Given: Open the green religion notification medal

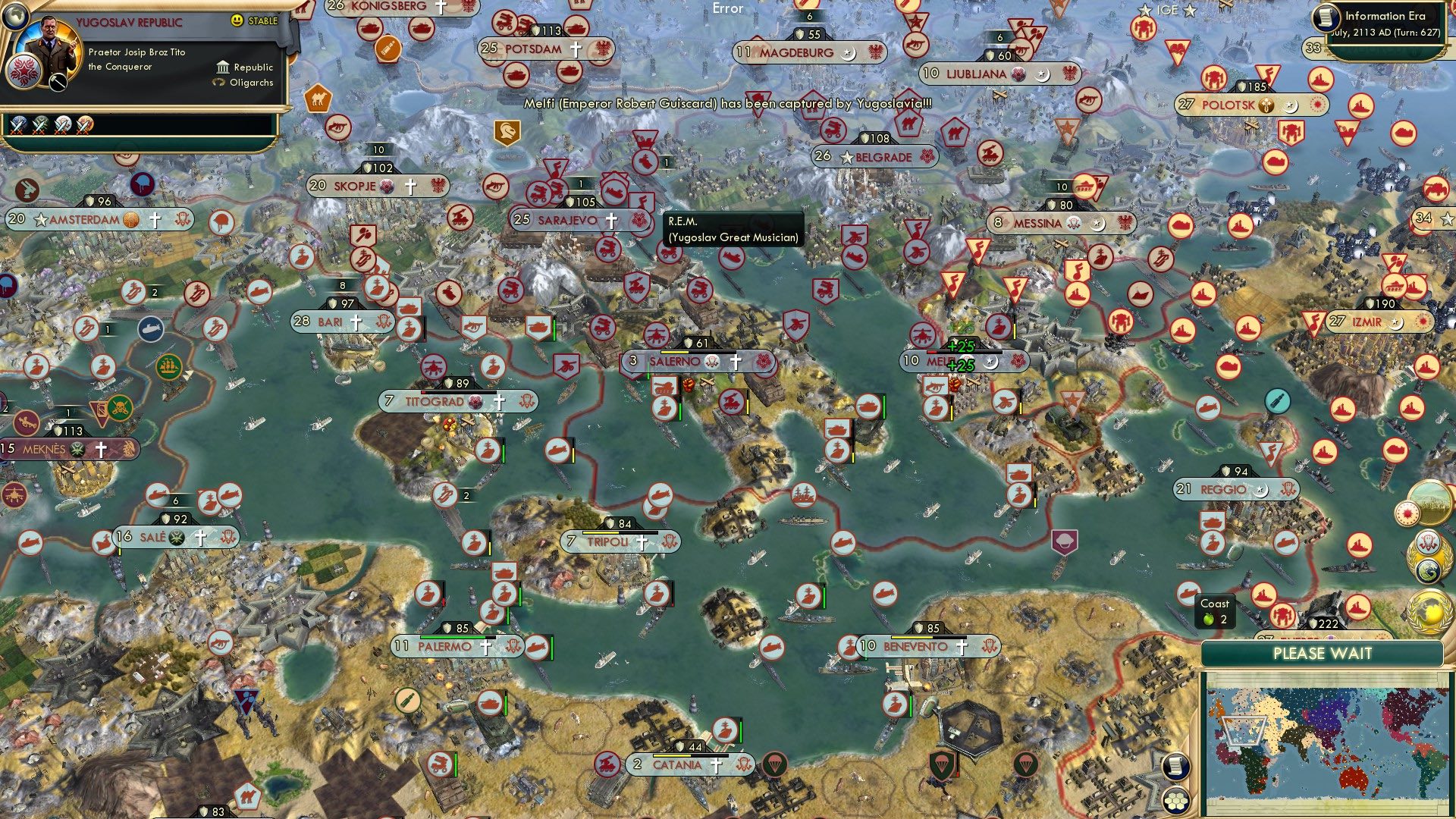Looking at the screenshot, I should [1426, 571].
